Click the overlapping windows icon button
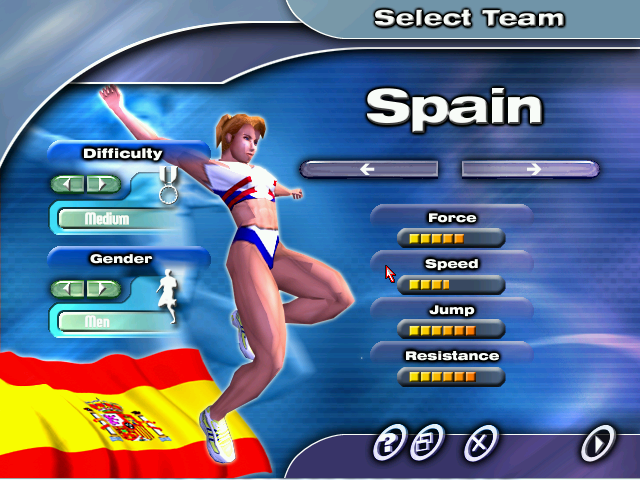 (427, 441)
